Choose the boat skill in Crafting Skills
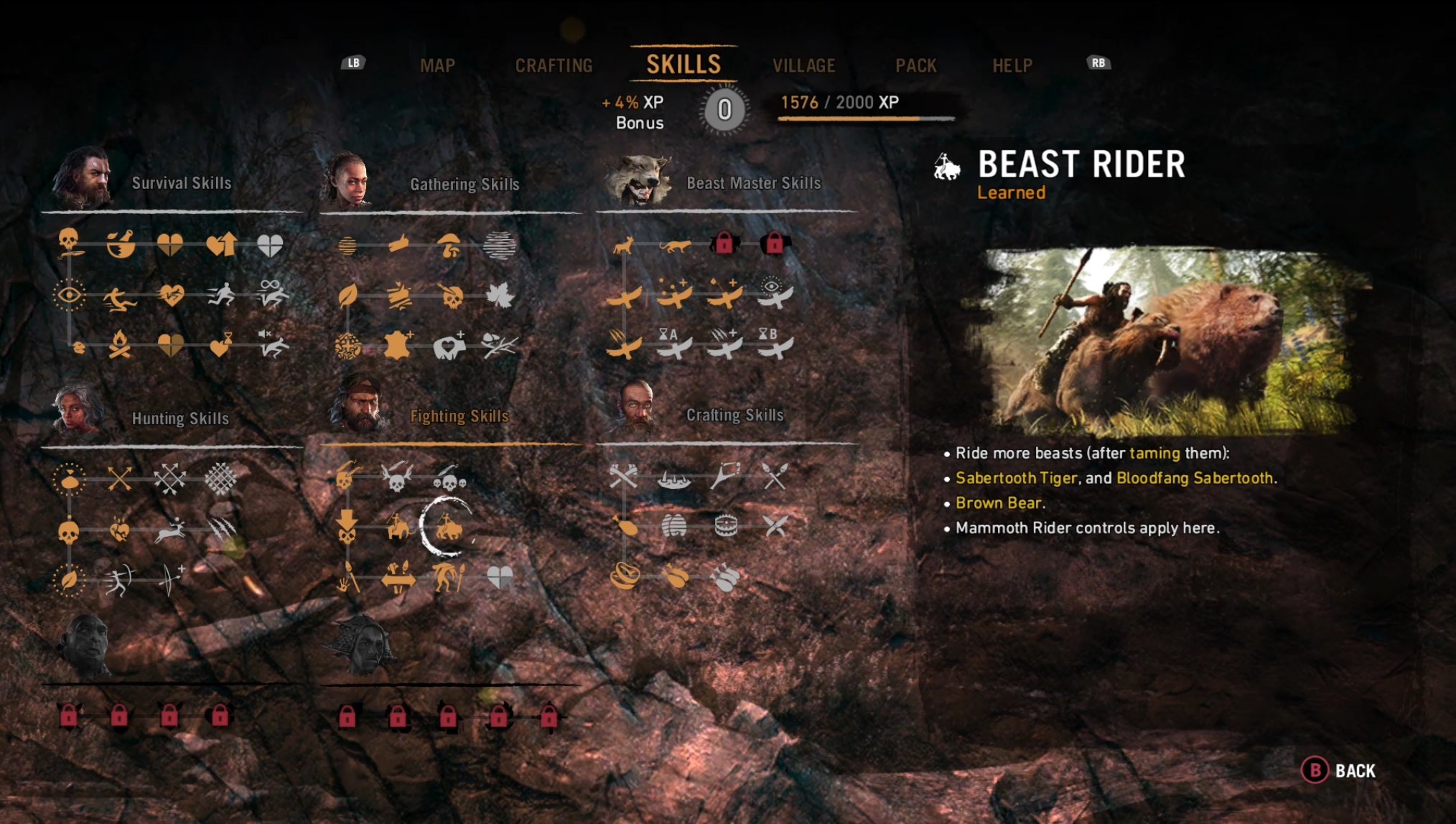The height and width of the screenshot is (824, 1456). point(674,478)
